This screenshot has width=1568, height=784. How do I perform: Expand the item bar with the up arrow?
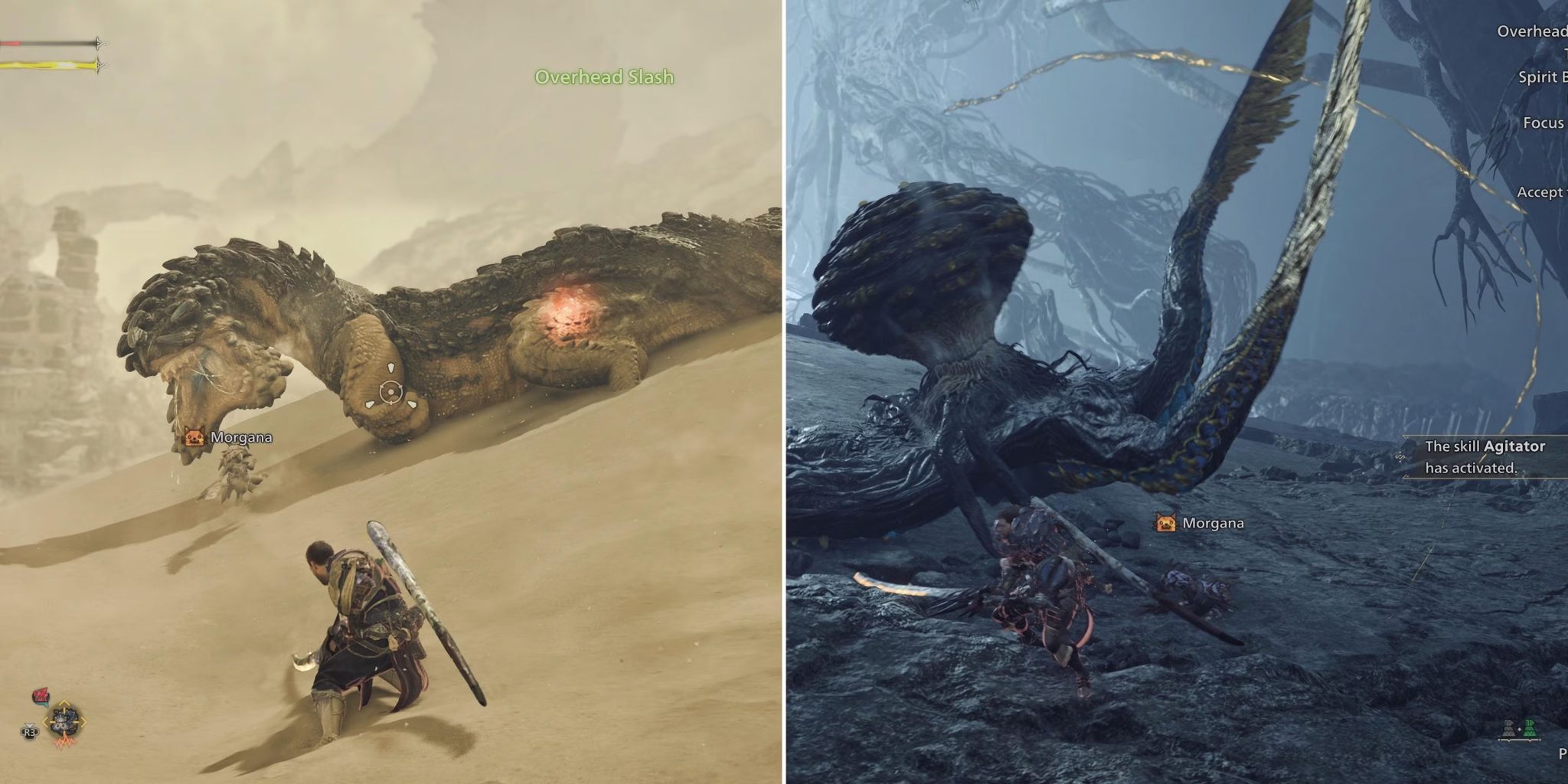[64, 704]
